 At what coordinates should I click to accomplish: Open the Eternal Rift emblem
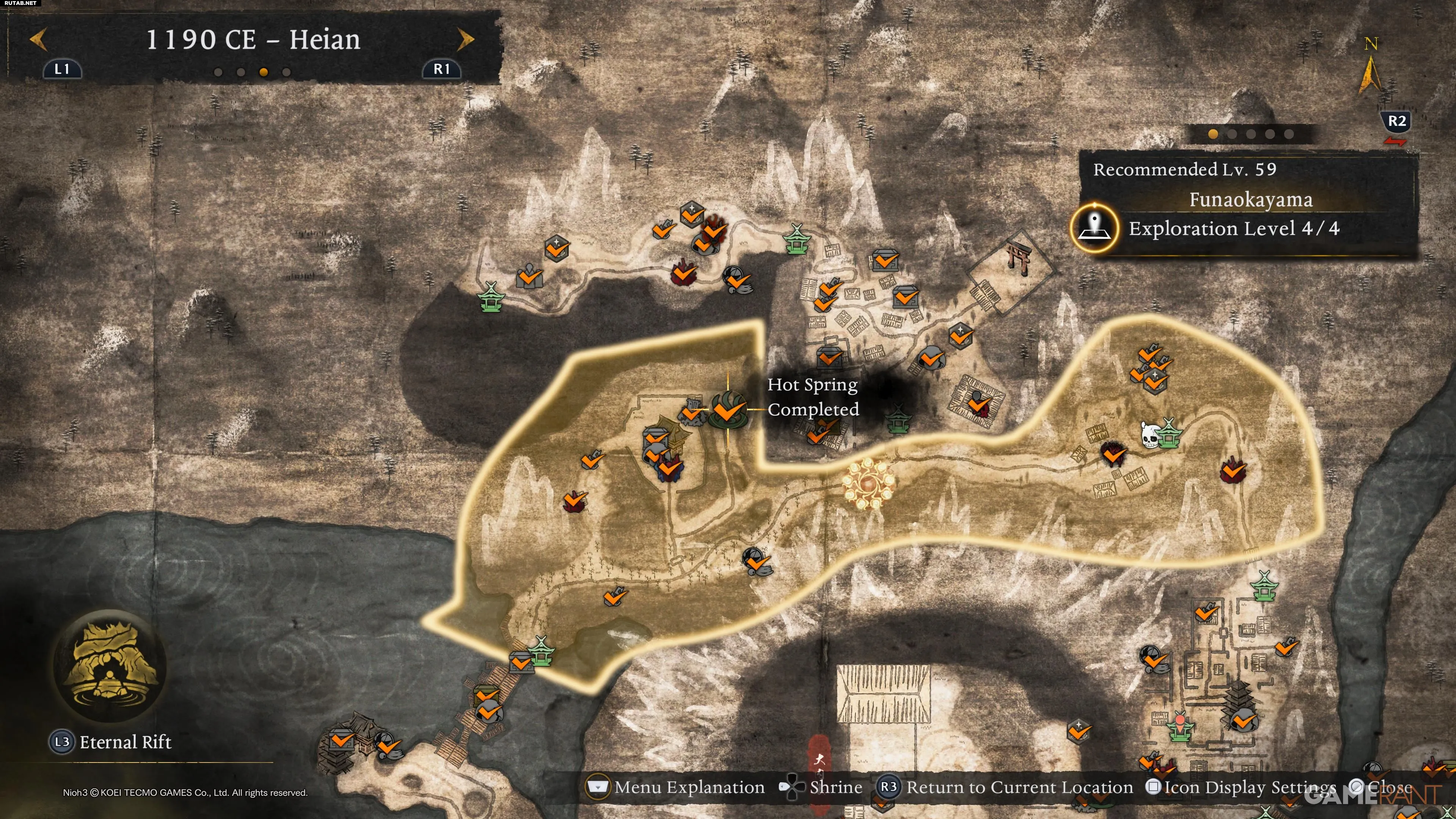pos(110,666)
